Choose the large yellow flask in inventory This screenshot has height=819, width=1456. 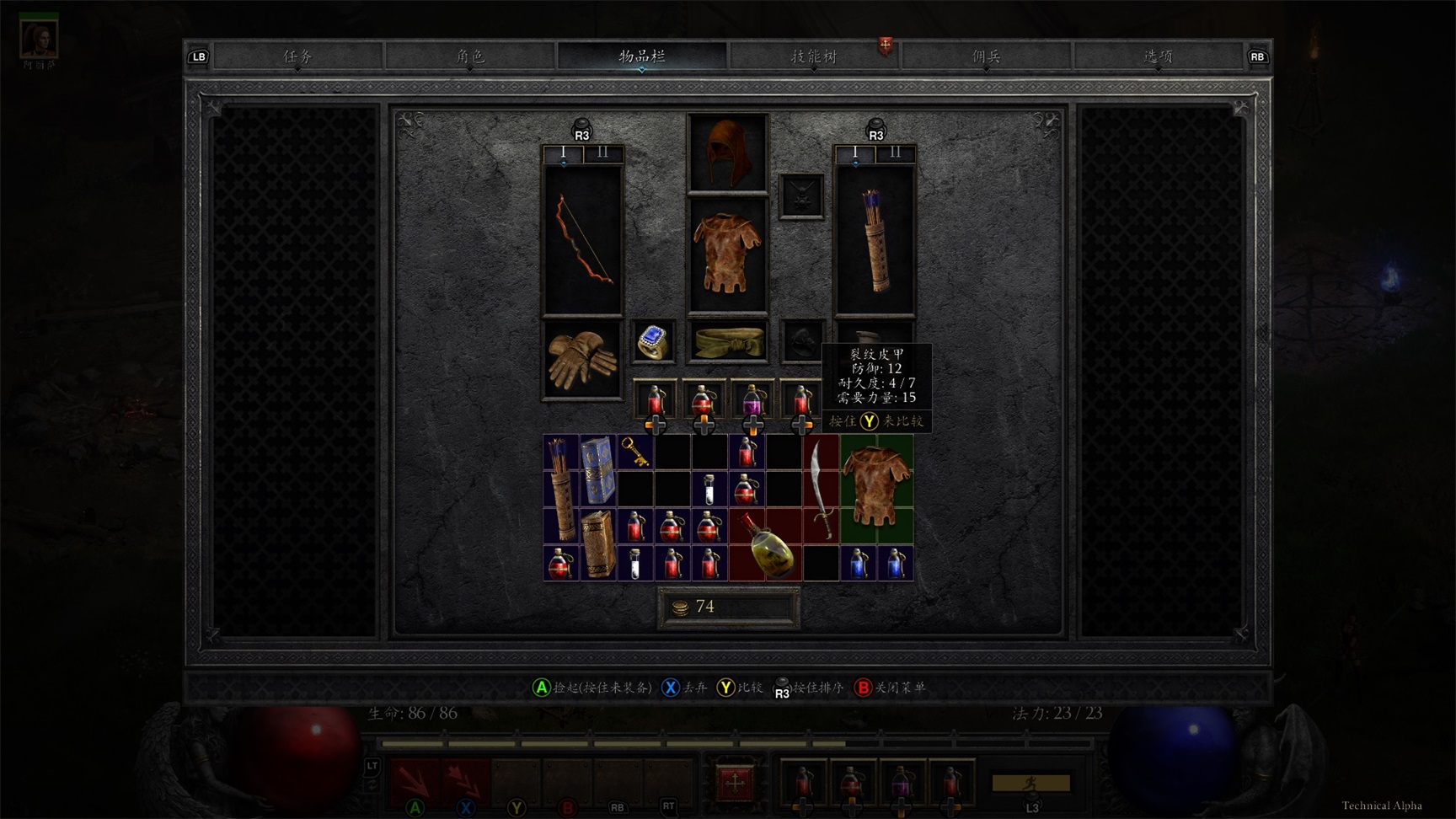point(765,545)
